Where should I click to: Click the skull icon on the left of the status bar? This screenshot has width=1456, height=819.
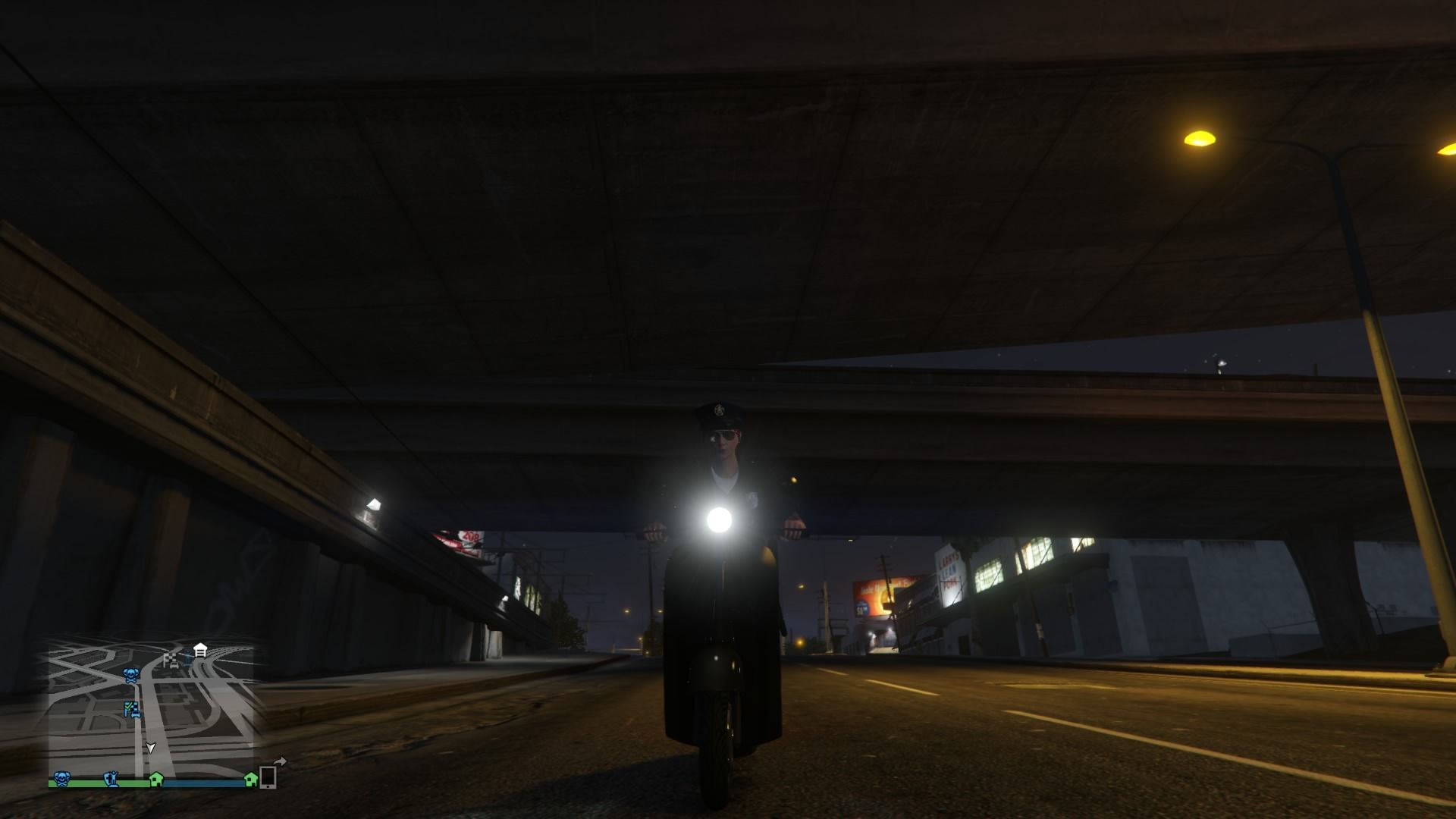[63, 779]
